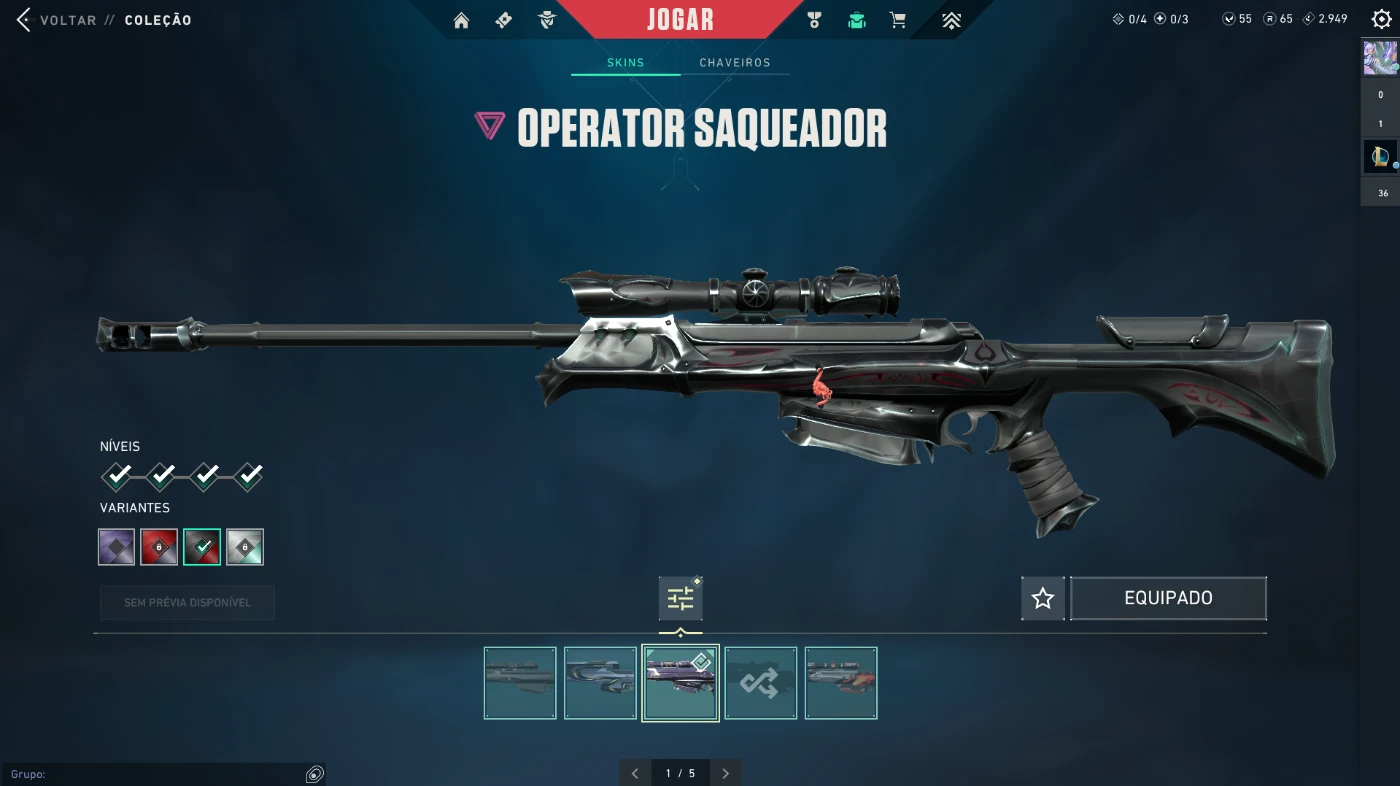Open the agents menu icon

[546, 20]
